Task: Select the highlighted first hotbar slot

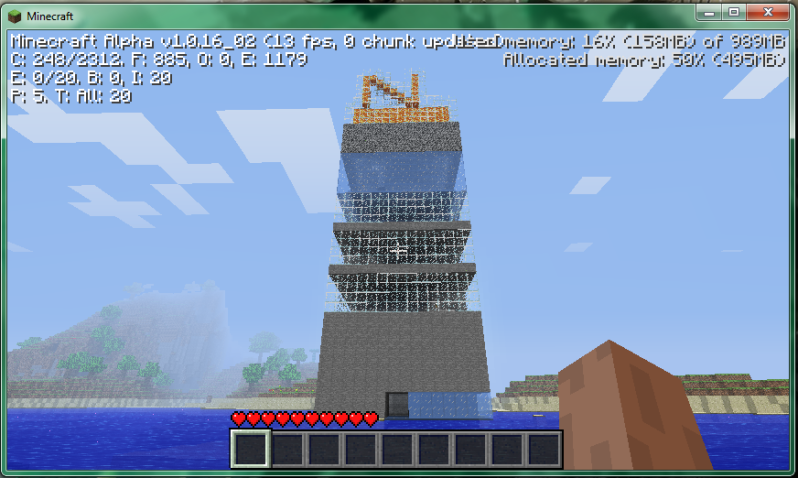Action: point(249,449)
